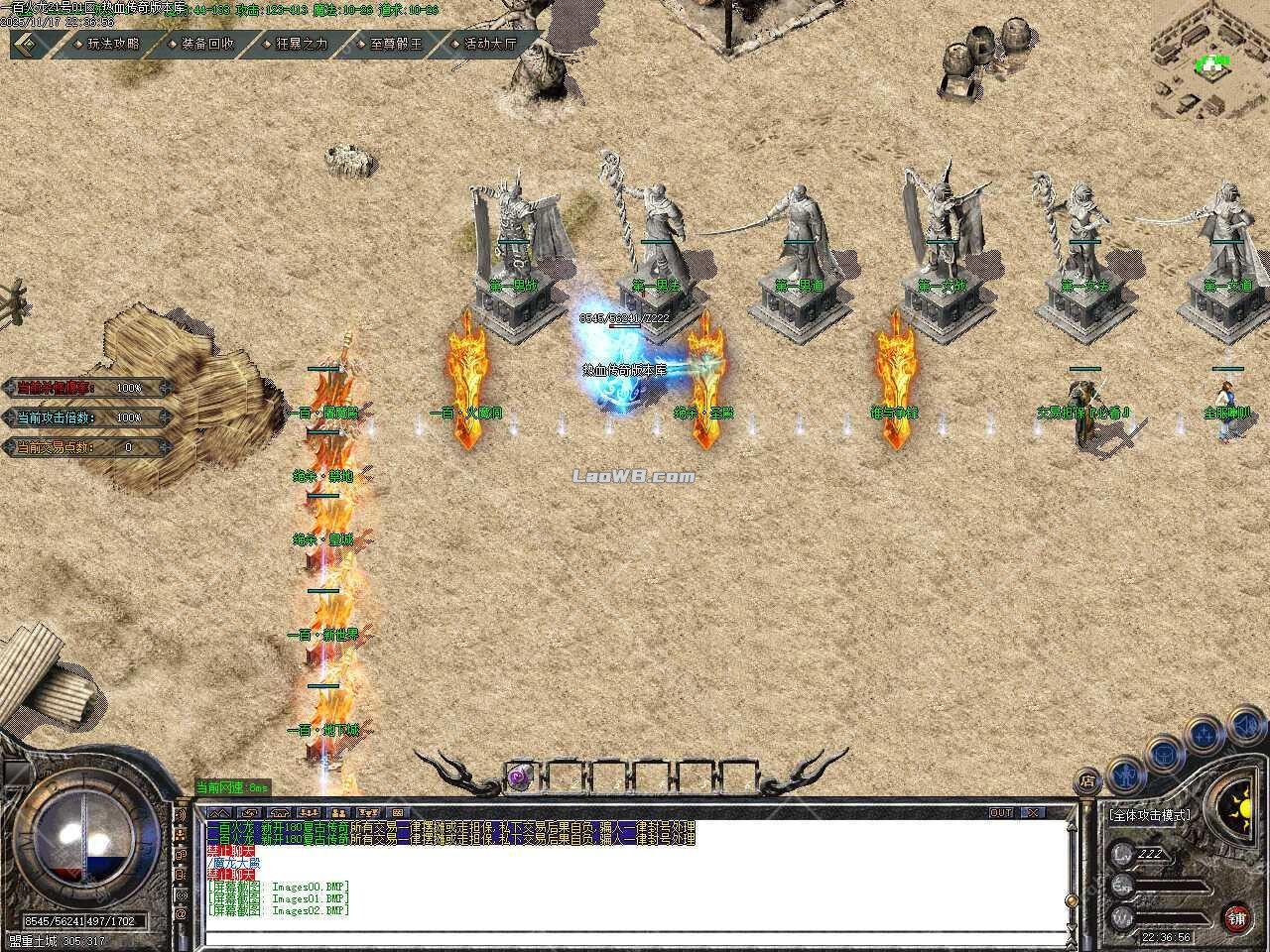Click the chat text input line

click(635, 926)
